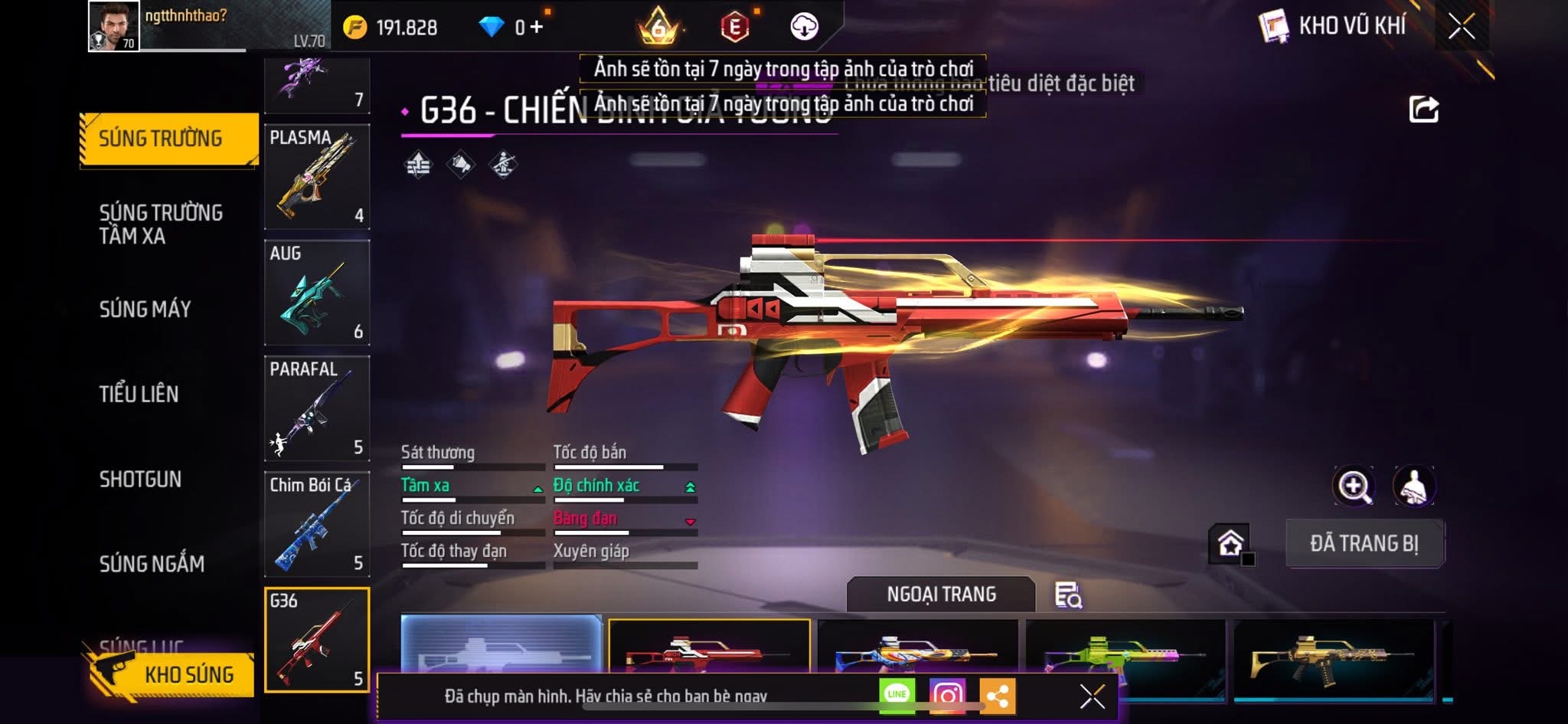
Task: Pick the AUG weapon slot
Action: [317, 293]
